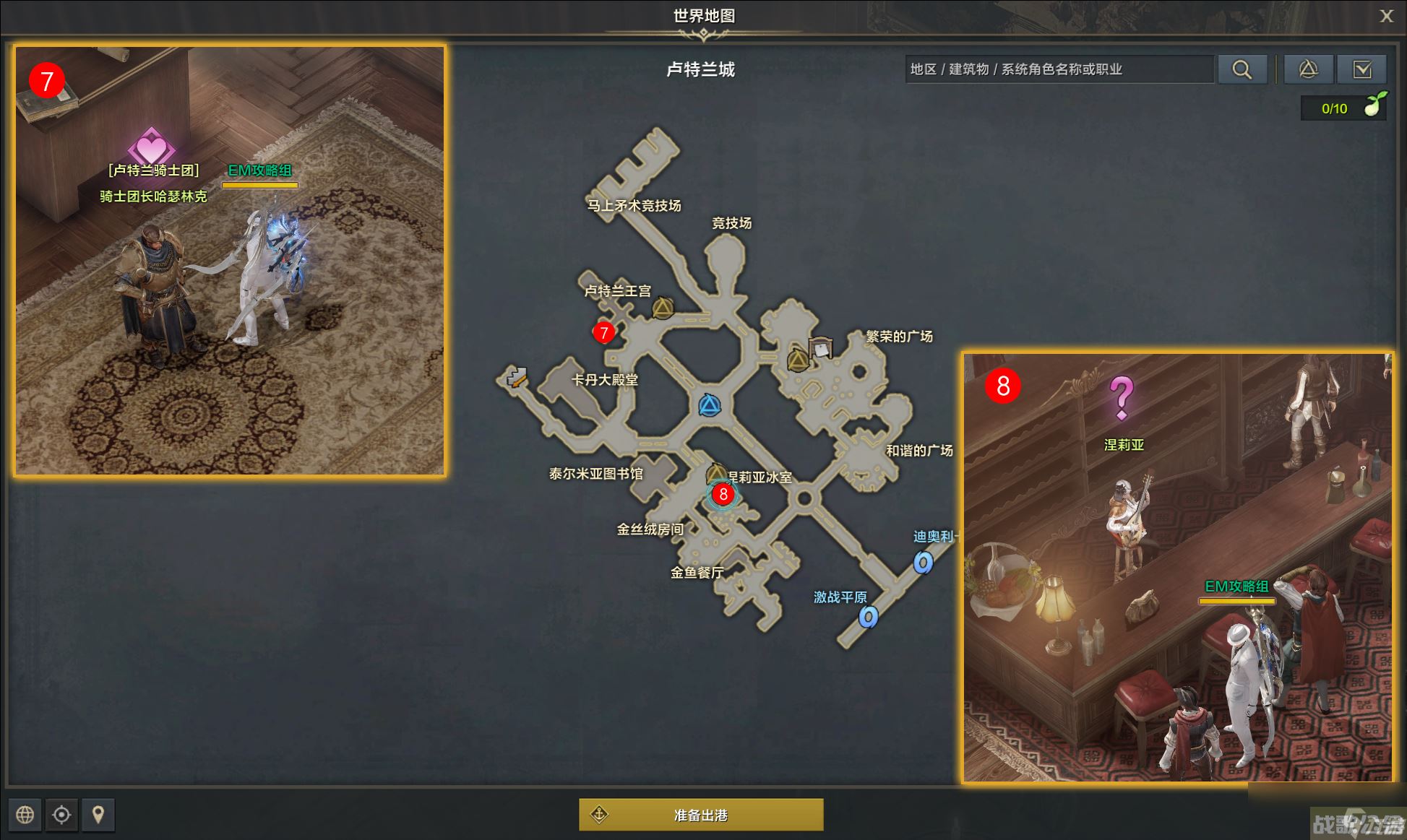Click the magnifying glass search icon
The image size is (1407, 840).
click(1242, 69)
